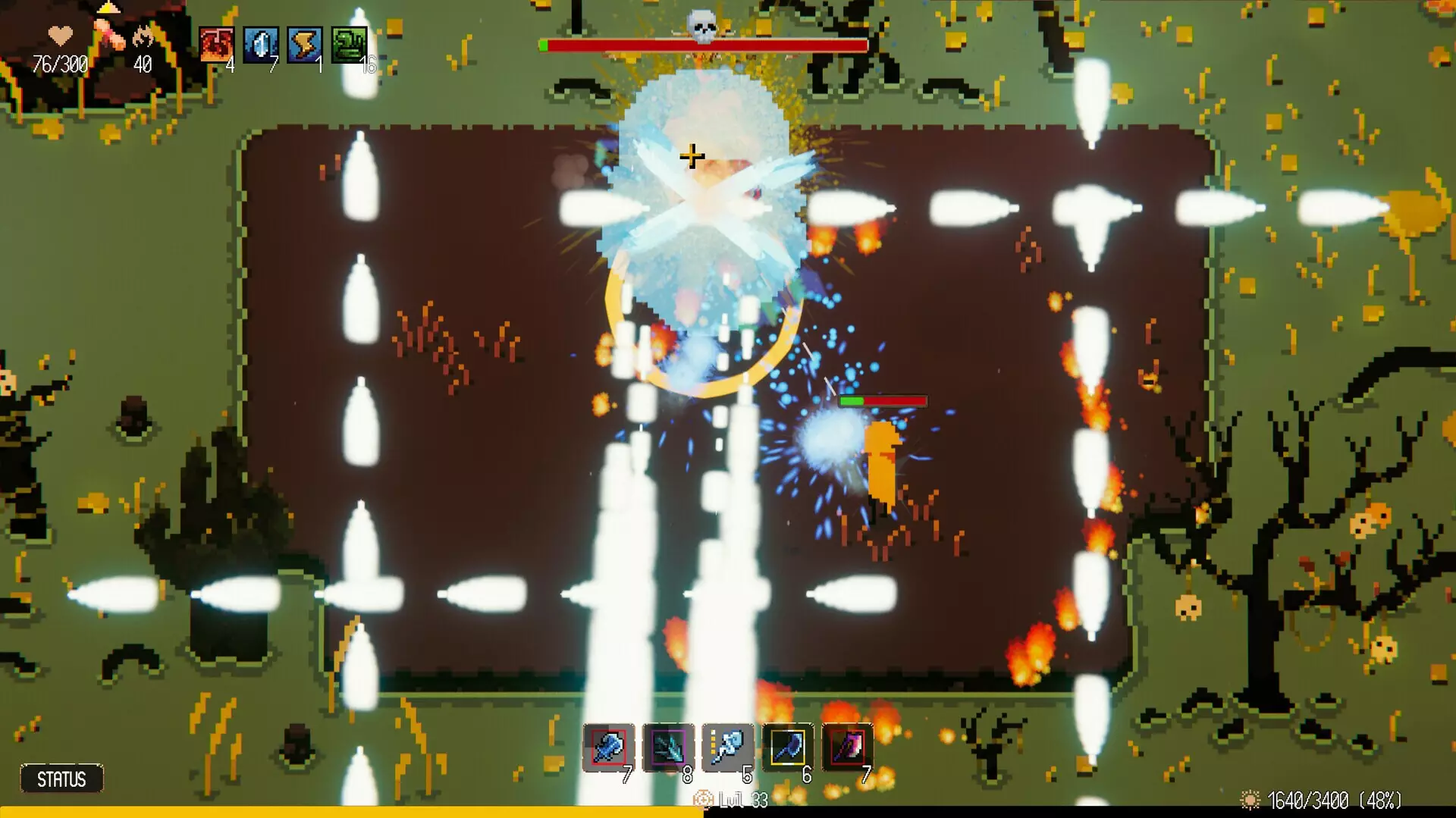Click the boss health bar at the top
Screen dimensions: 1456x818
(701, 45)
